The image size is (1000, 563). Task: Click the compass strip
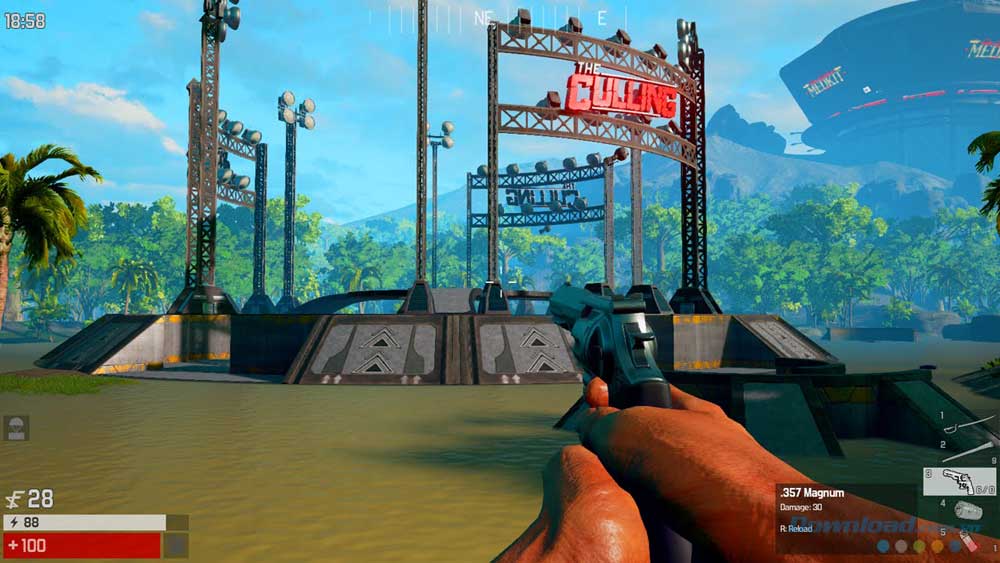tap(500, 17)
